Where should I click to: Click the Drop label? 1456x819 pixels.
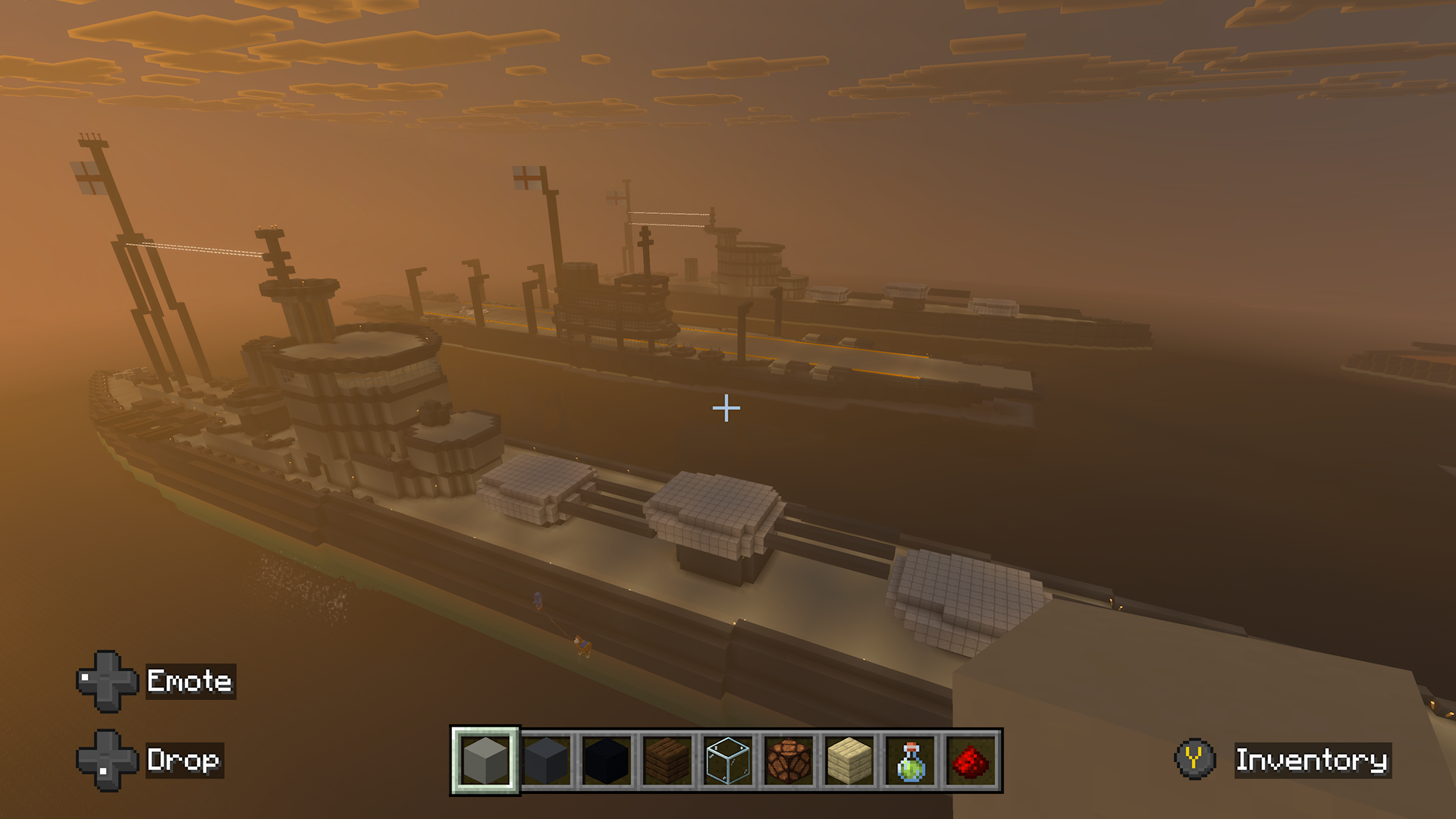coord(184,760)
